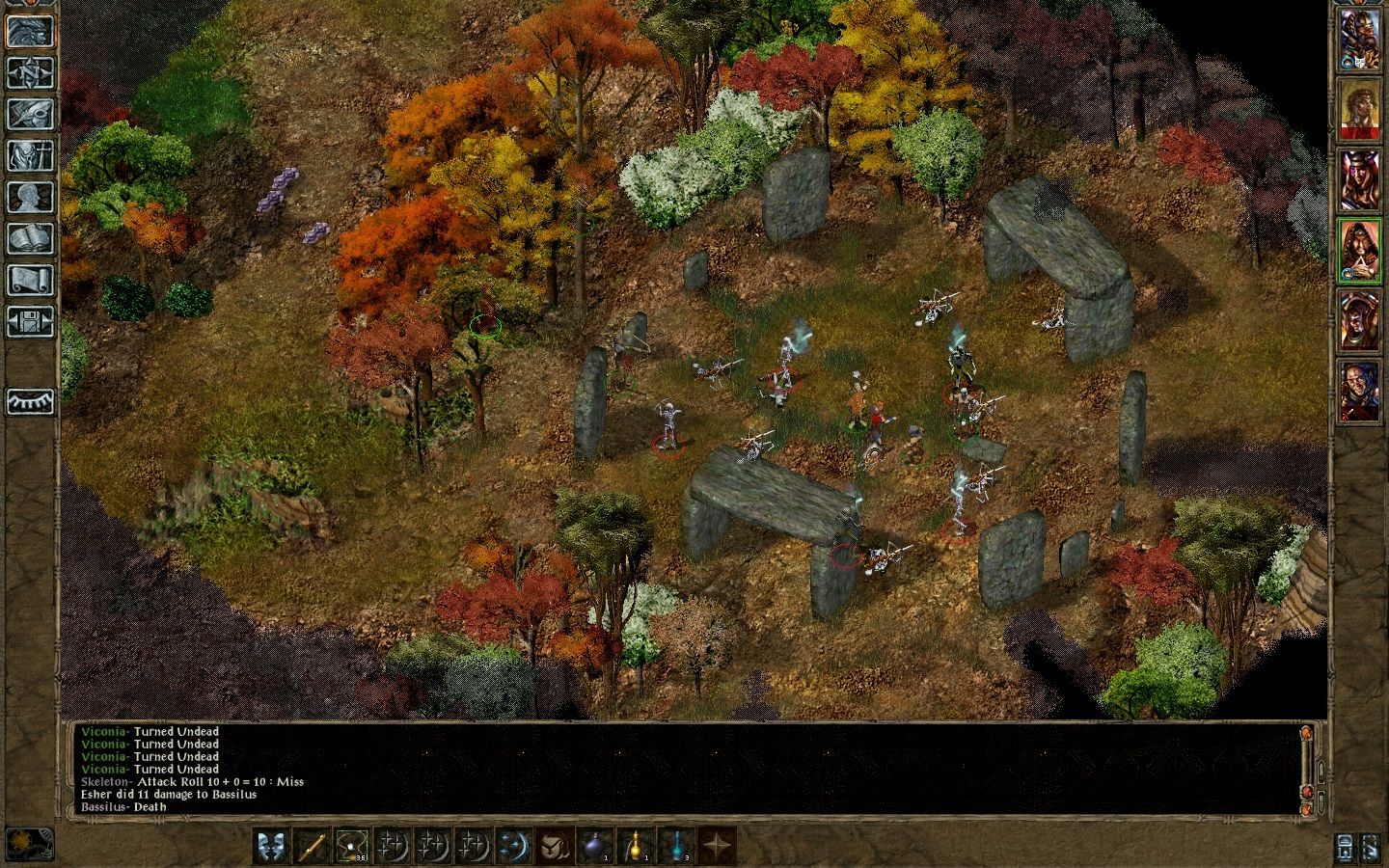This screenshot has width=1389, height=868.
Task: Equip the sling with 36 bullets
Action: (x=353, y=846)
